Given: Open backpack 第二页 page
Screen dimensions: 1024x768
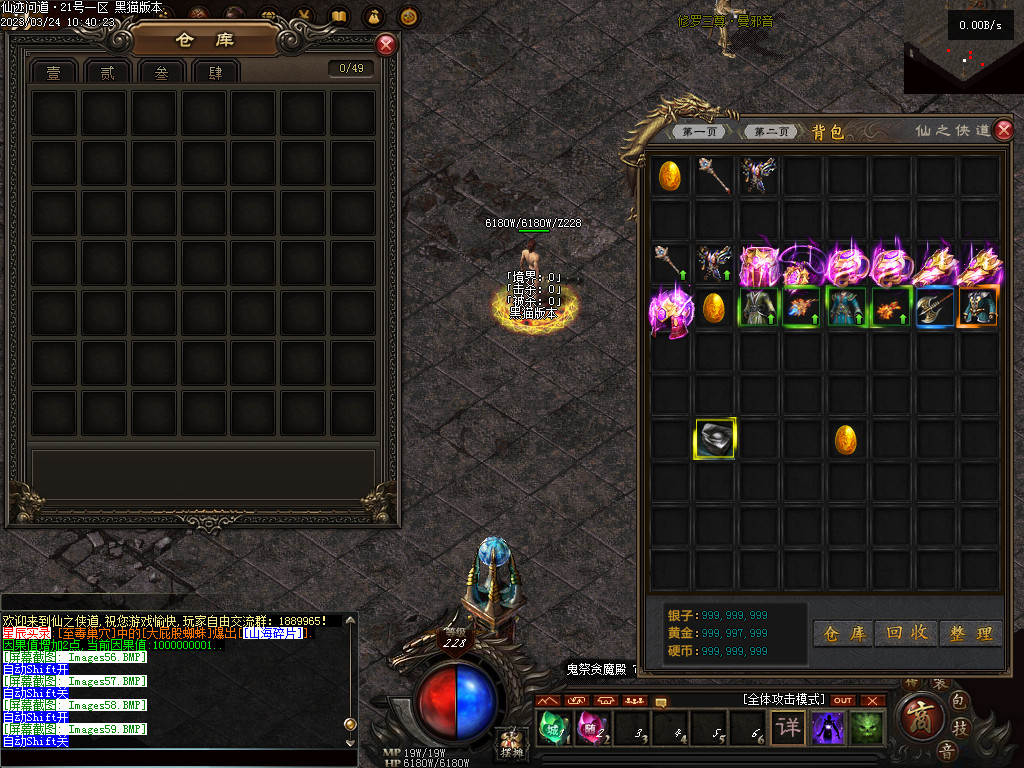Looking at the screenshot, I should pyautogui.click(x=772, y=132).
